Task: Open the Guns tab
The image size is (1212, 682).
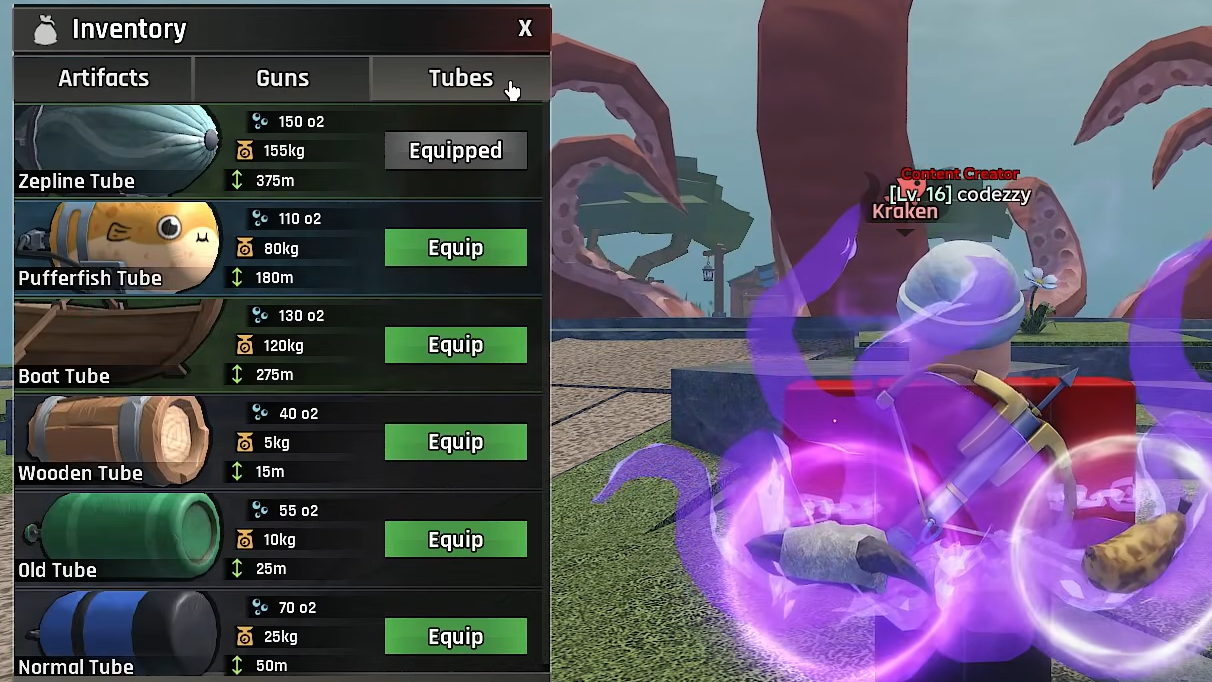Action: (282, 78)
